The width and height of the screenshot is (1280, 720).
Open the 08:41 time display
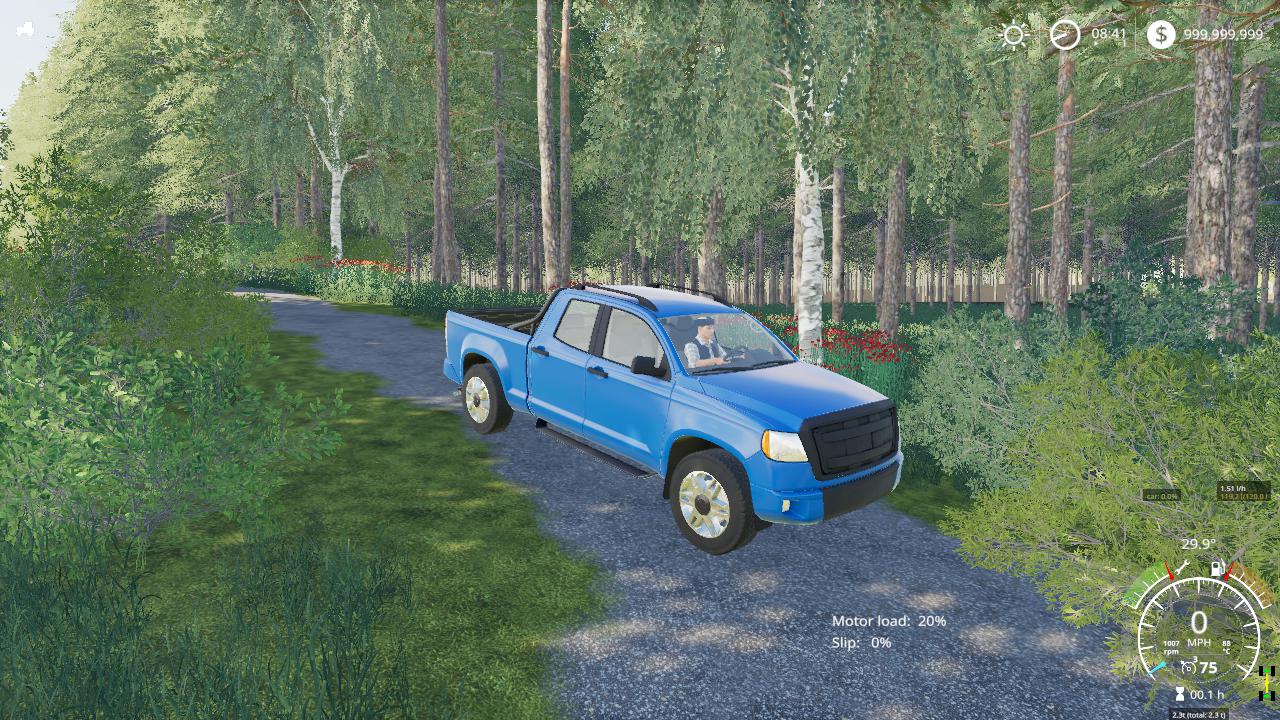point(1108,35)
